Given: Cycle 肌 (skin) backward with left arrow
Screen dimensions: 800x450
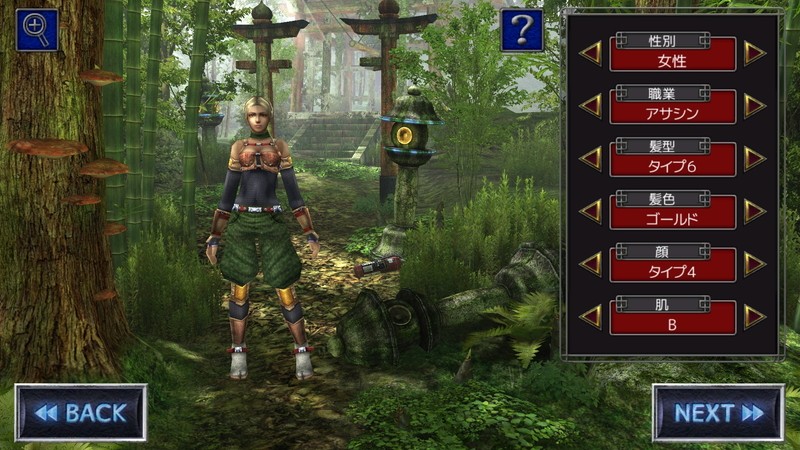Looking at the screenshot, I should 591,317.
